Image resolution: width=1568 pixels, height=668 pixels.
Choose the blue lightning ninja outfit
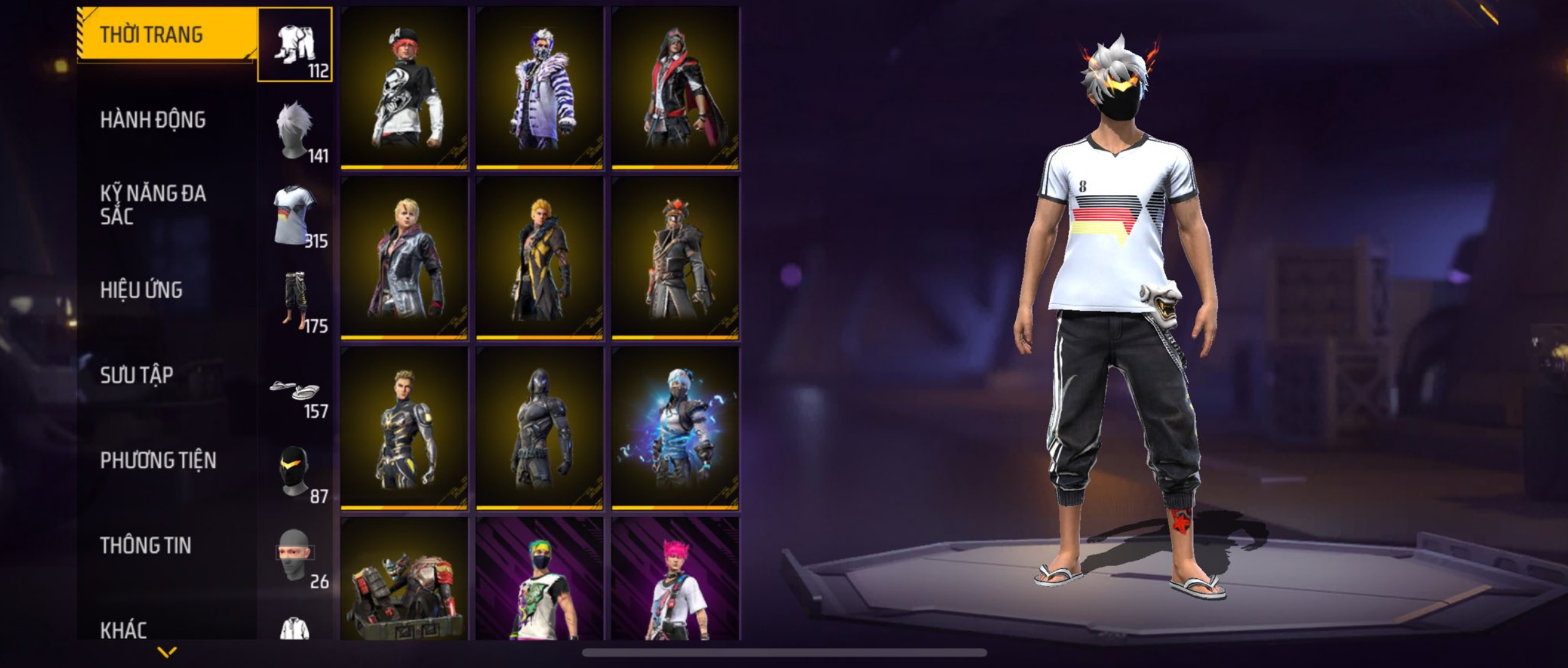pyautogui.click(x=675, y=428)
